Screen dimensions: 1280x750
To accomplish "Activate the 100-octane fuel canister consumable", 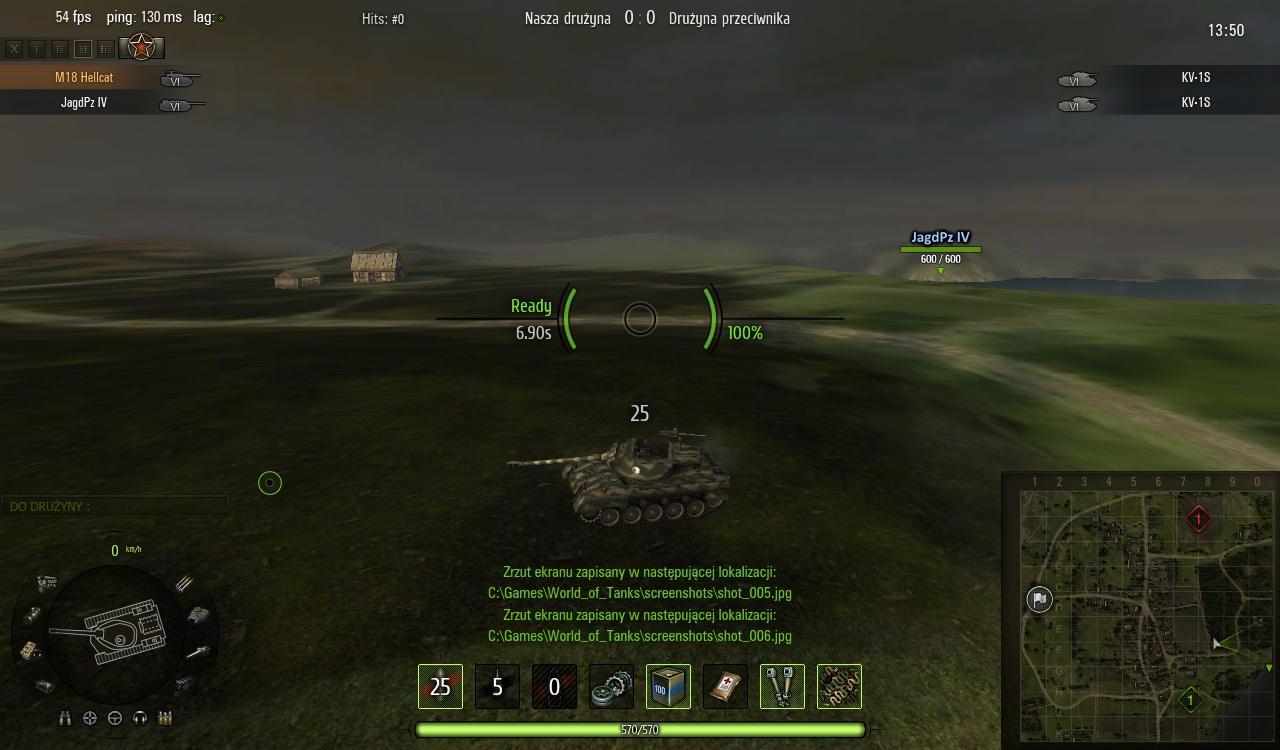I will click(x=668, y=686).
